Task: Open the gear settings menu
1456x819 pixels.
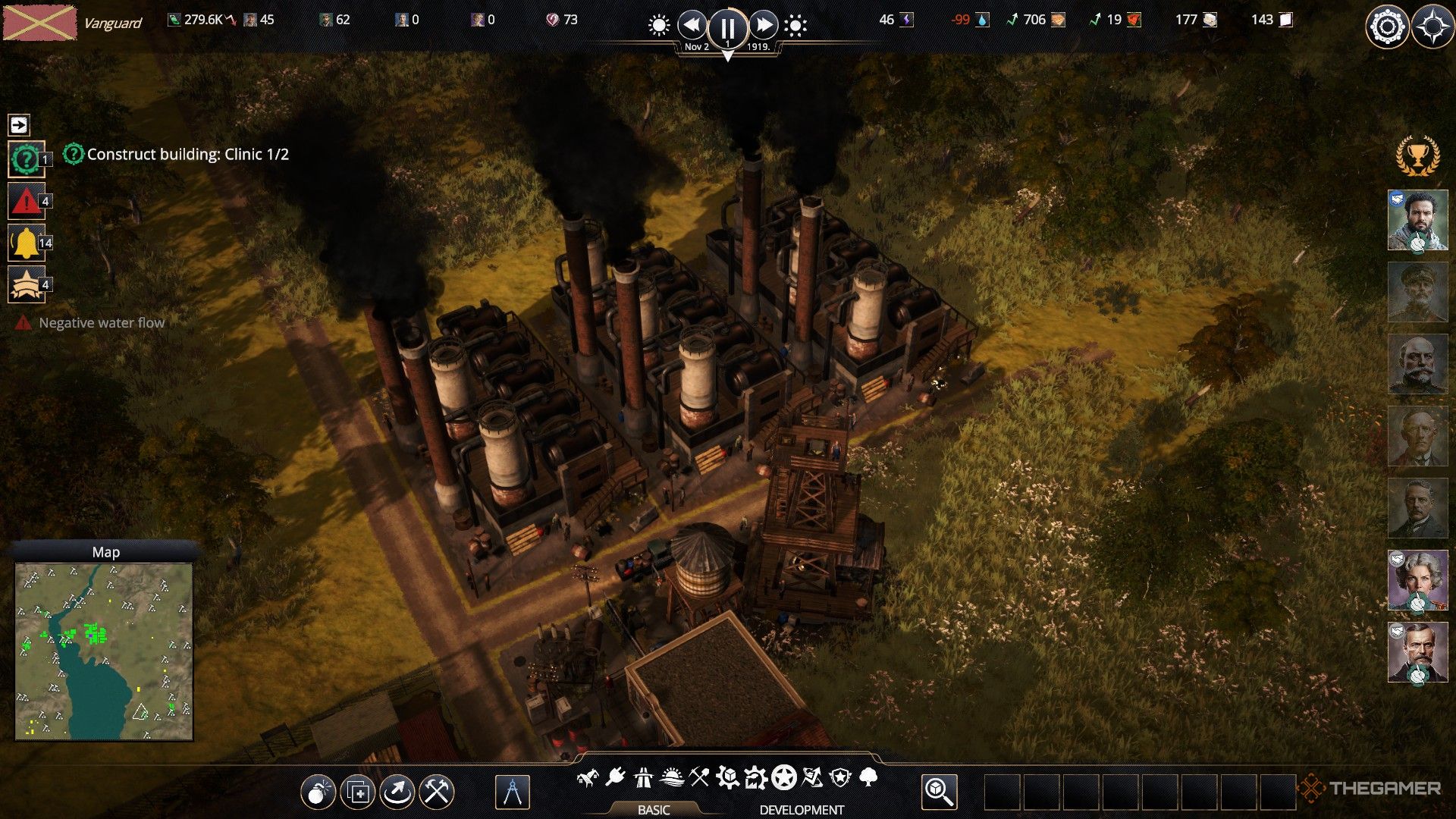Action: (1387, 28)
